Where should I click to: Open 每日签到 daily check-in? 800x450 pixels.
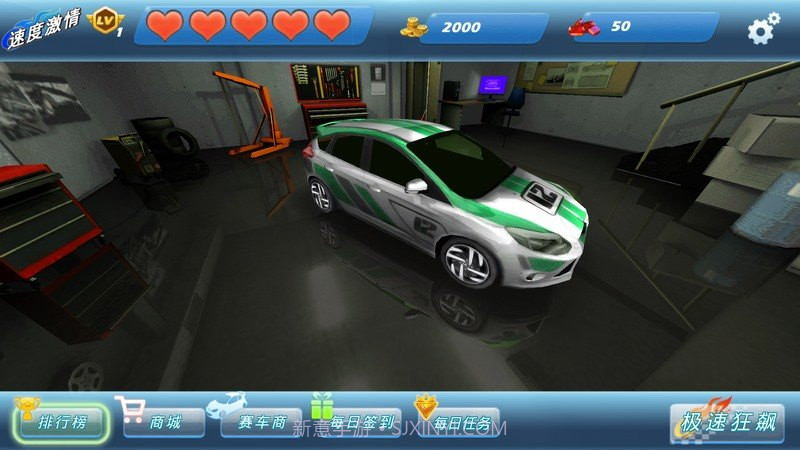click(357, 422)
